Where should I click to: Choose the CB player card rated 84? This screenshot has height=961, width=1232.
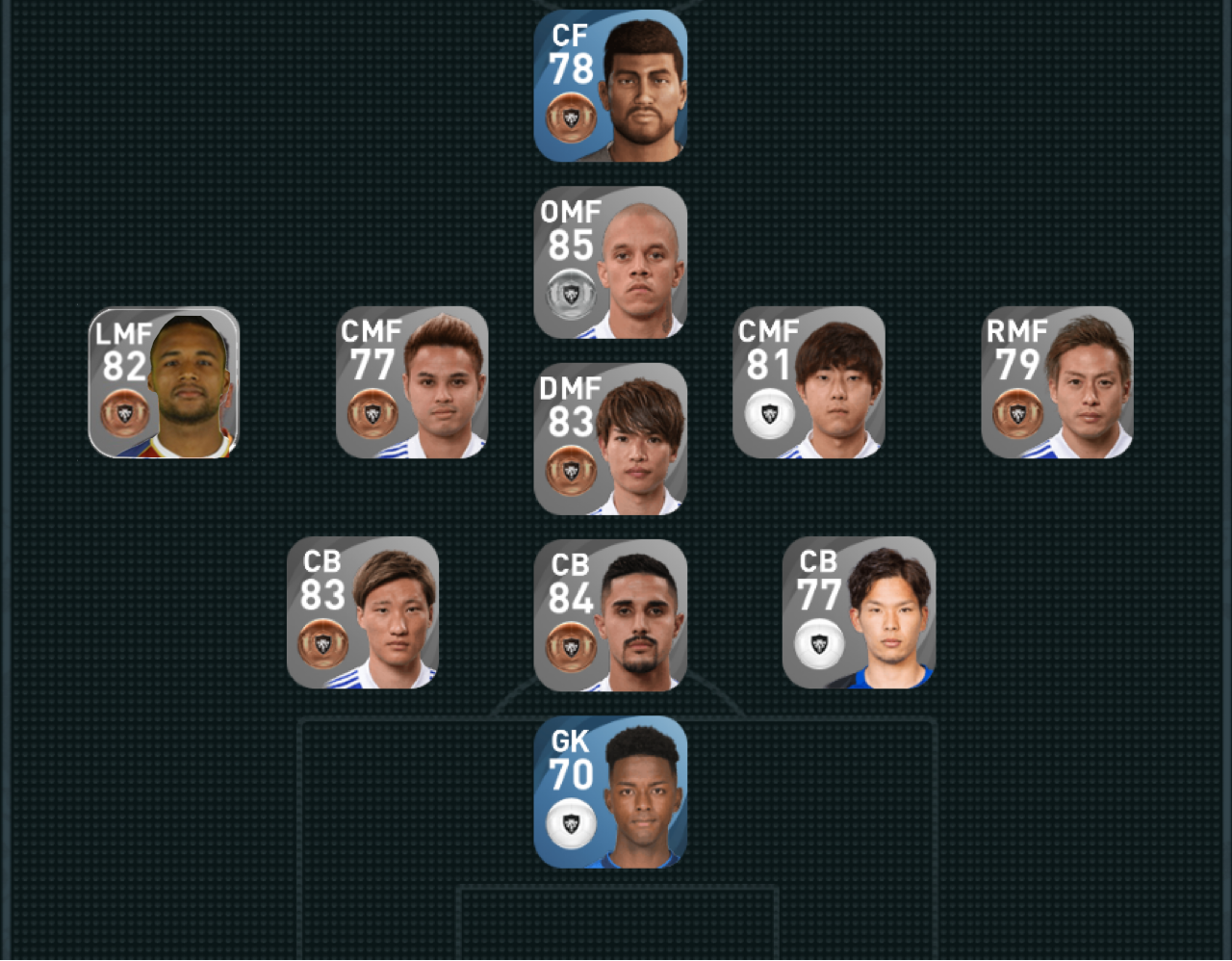pos(610,615)
